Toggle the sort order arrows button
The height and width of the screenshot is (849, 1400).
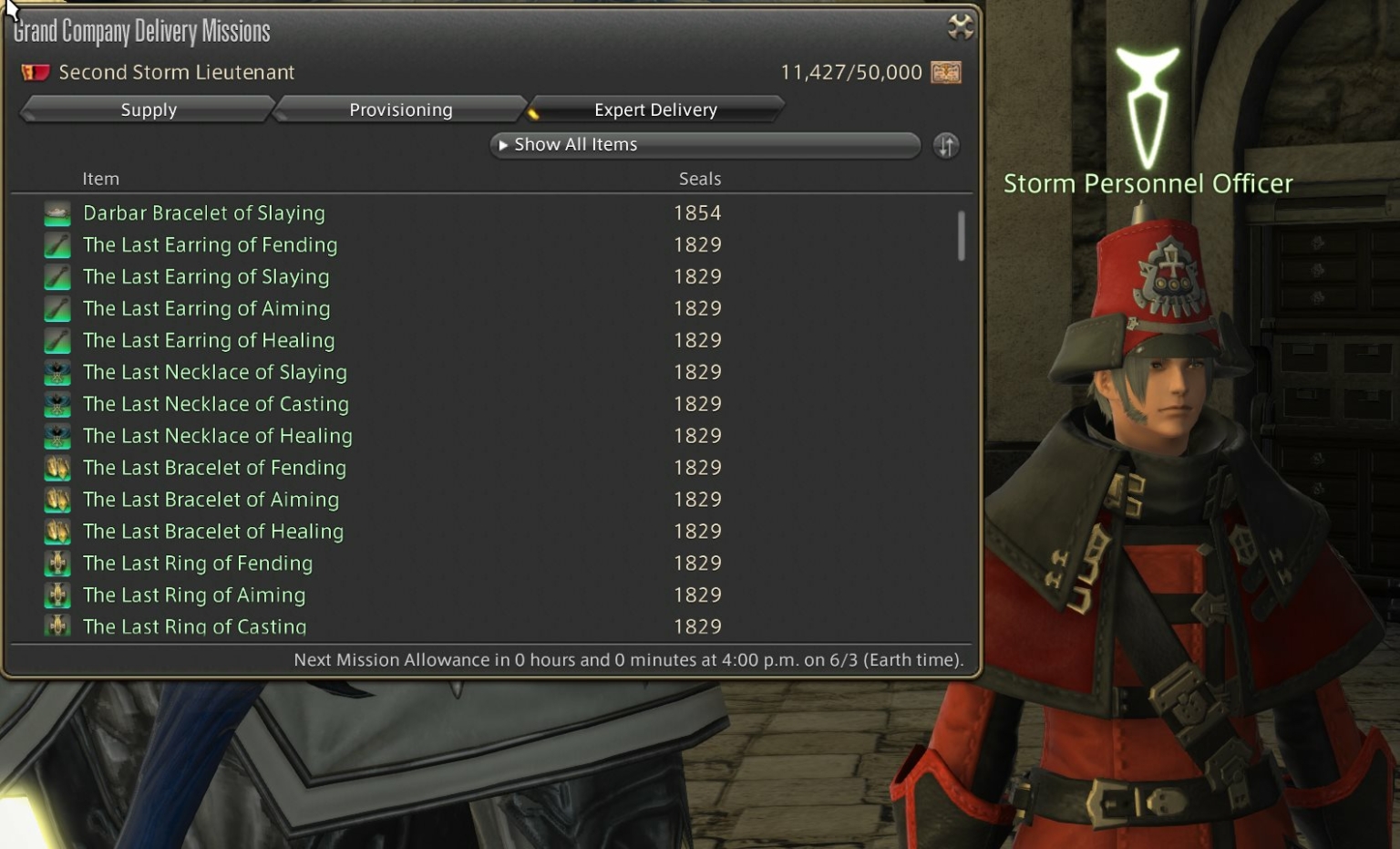(x=946, y=145)
